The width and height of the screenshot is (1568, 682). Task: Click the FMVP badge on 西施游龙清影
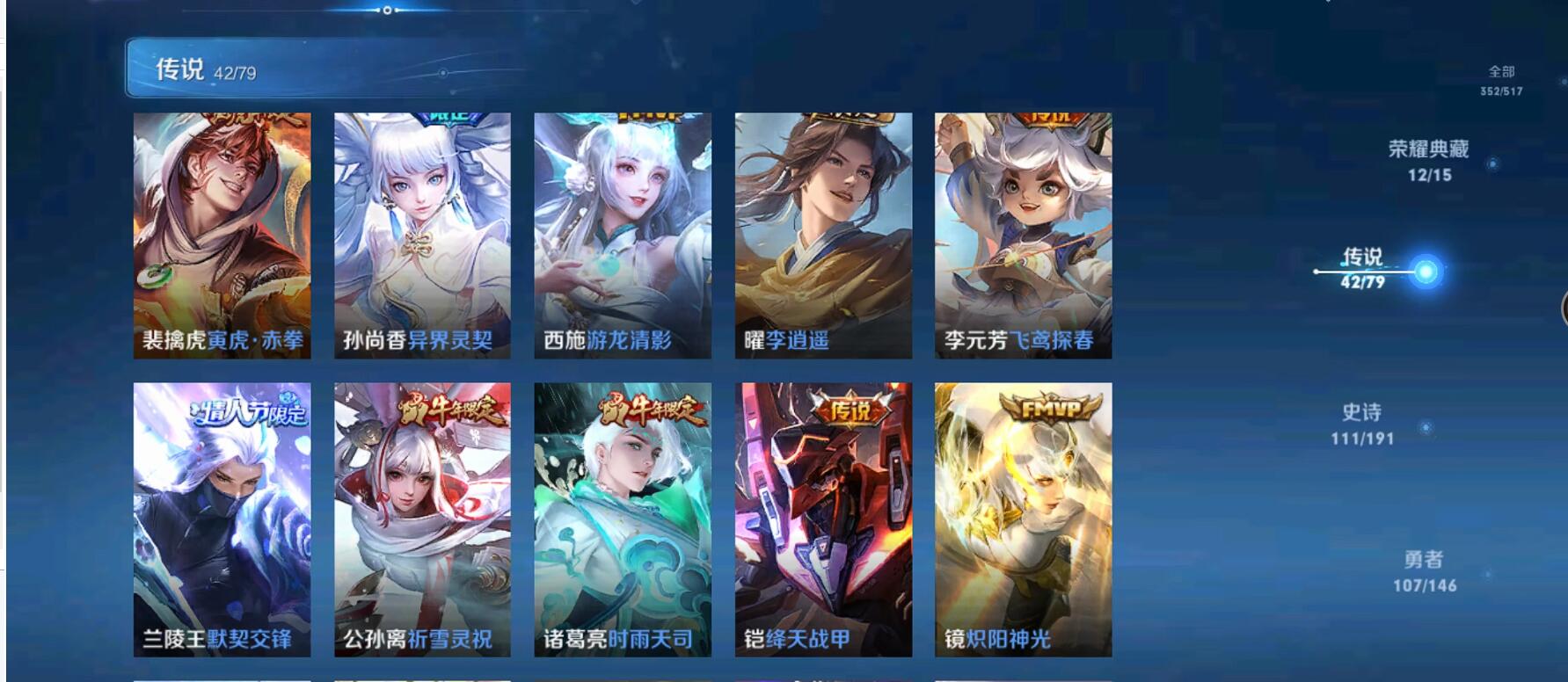click(646, 114)
